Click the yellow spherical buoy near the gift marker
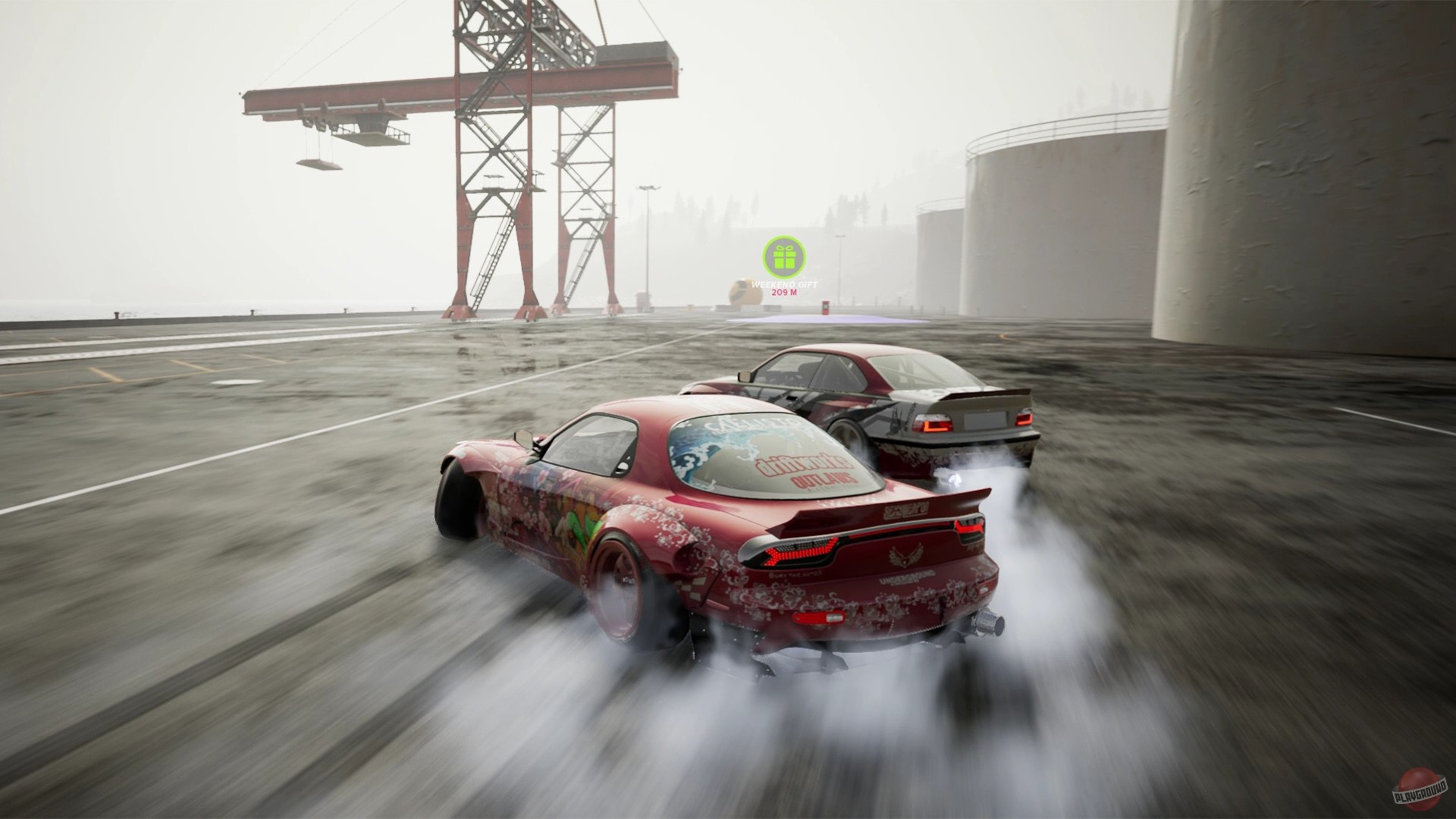Image resolution: width=1456 pixels, height=819 pixels. 745,291
